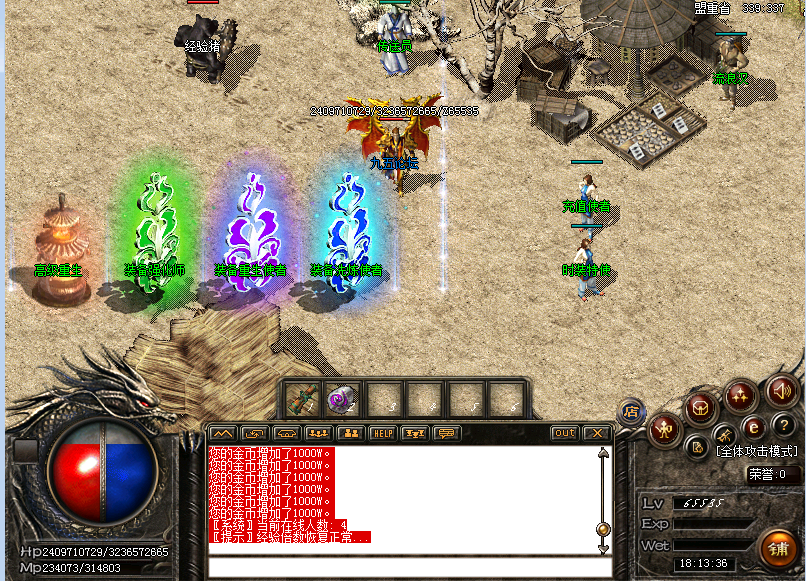Open the skills icon with three stars
Viewport: 806px width, 581px height.
[741, 395]
